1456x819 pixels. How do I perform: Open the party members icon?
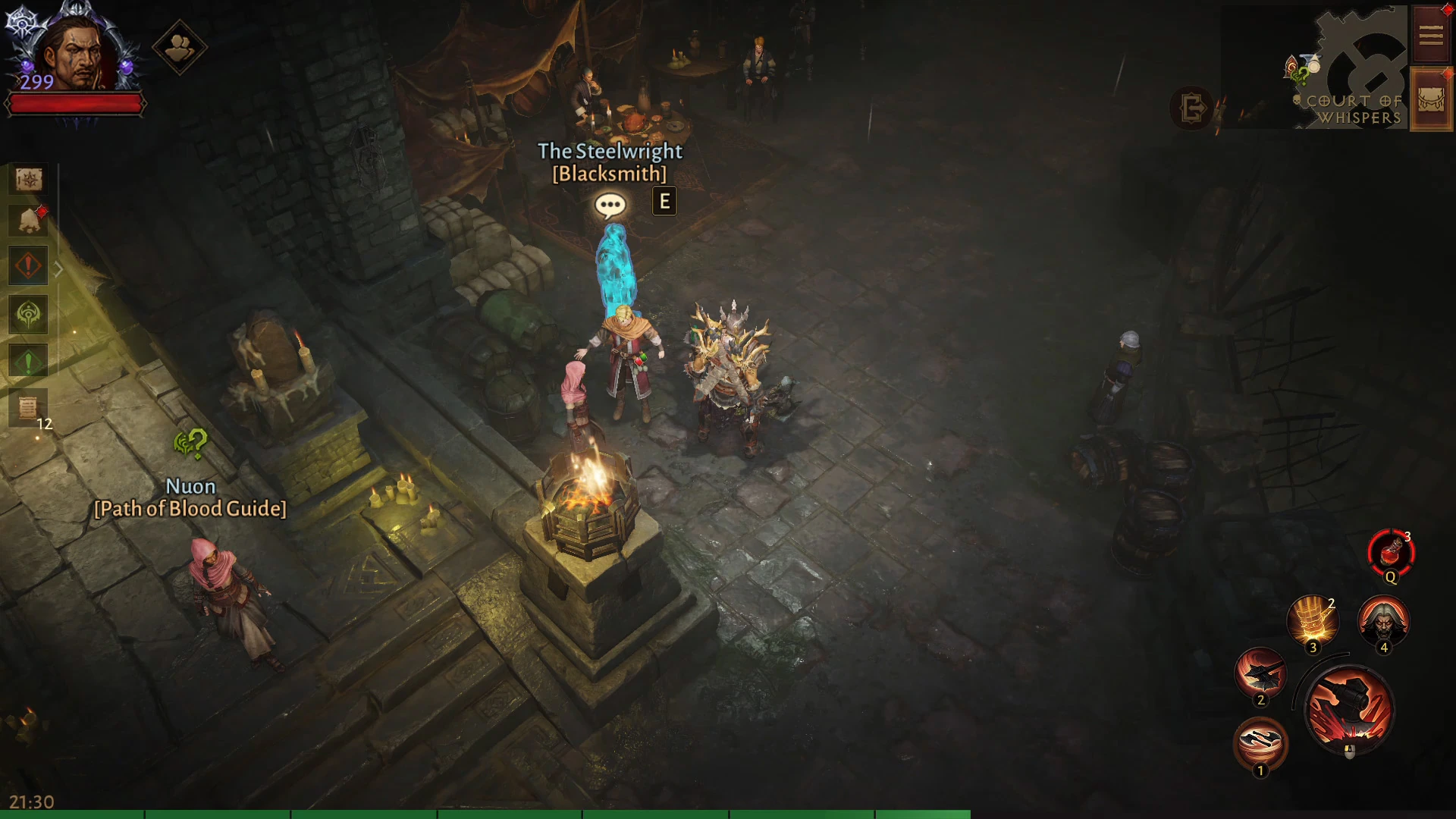180,48
